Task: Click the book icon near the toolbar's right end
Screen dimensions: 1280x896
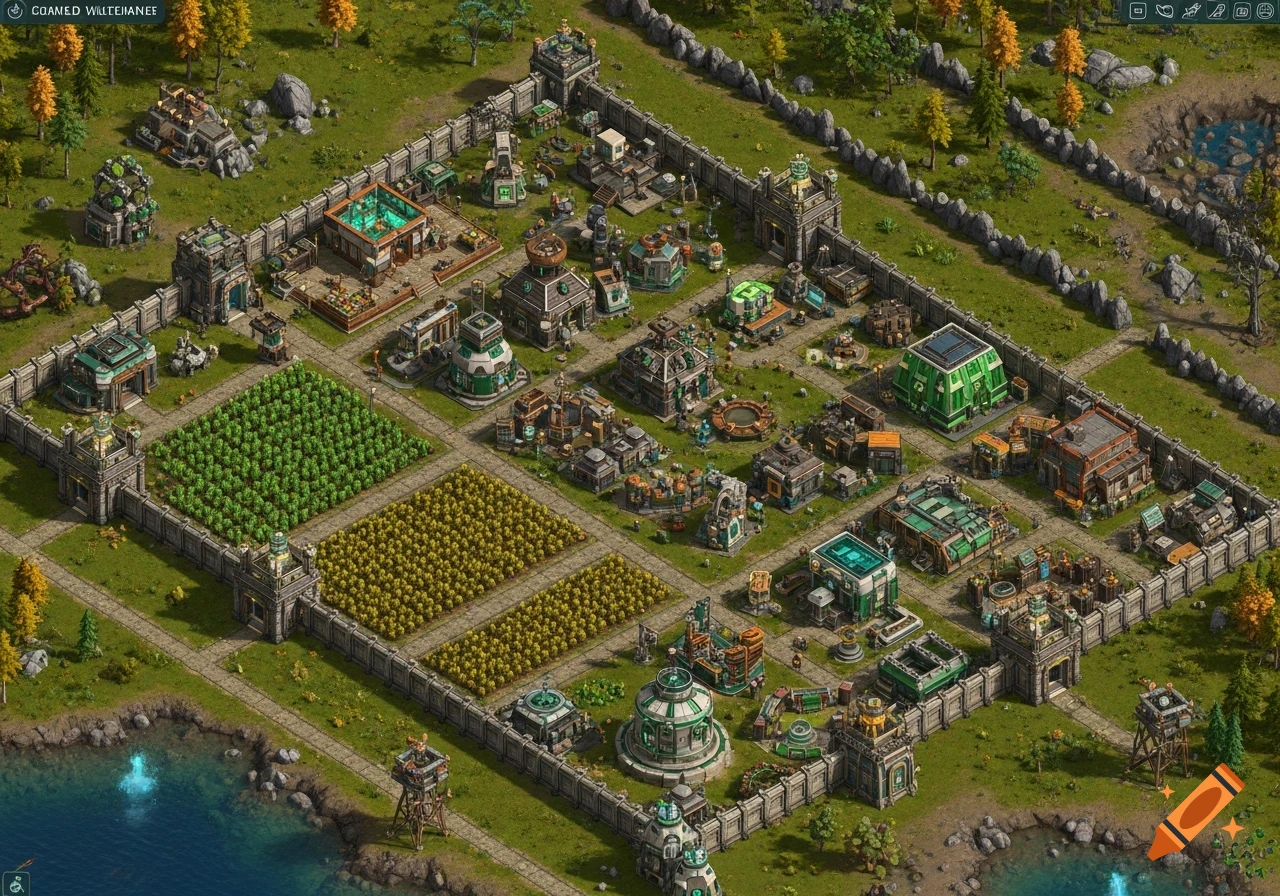Action: tap(1242, 11)
